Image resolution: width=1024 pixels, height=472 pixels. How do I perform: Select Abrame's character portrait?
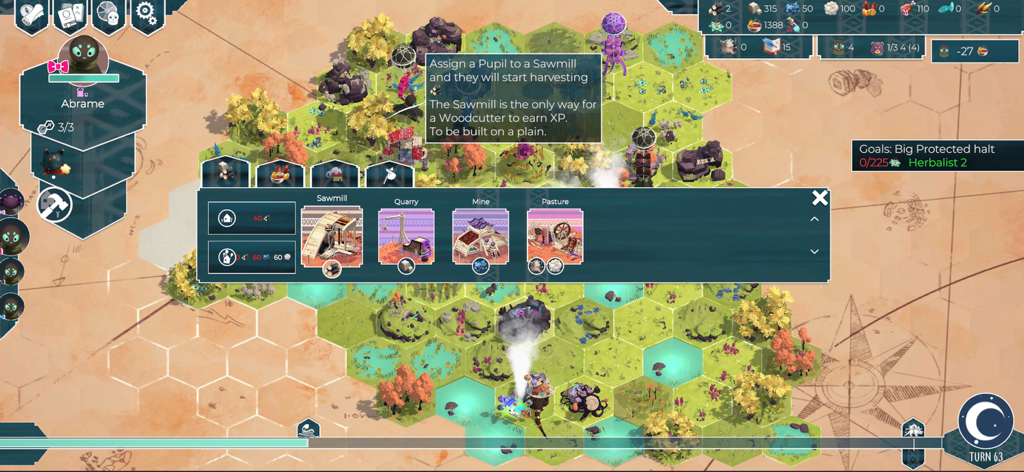click(x=83, y=62)
